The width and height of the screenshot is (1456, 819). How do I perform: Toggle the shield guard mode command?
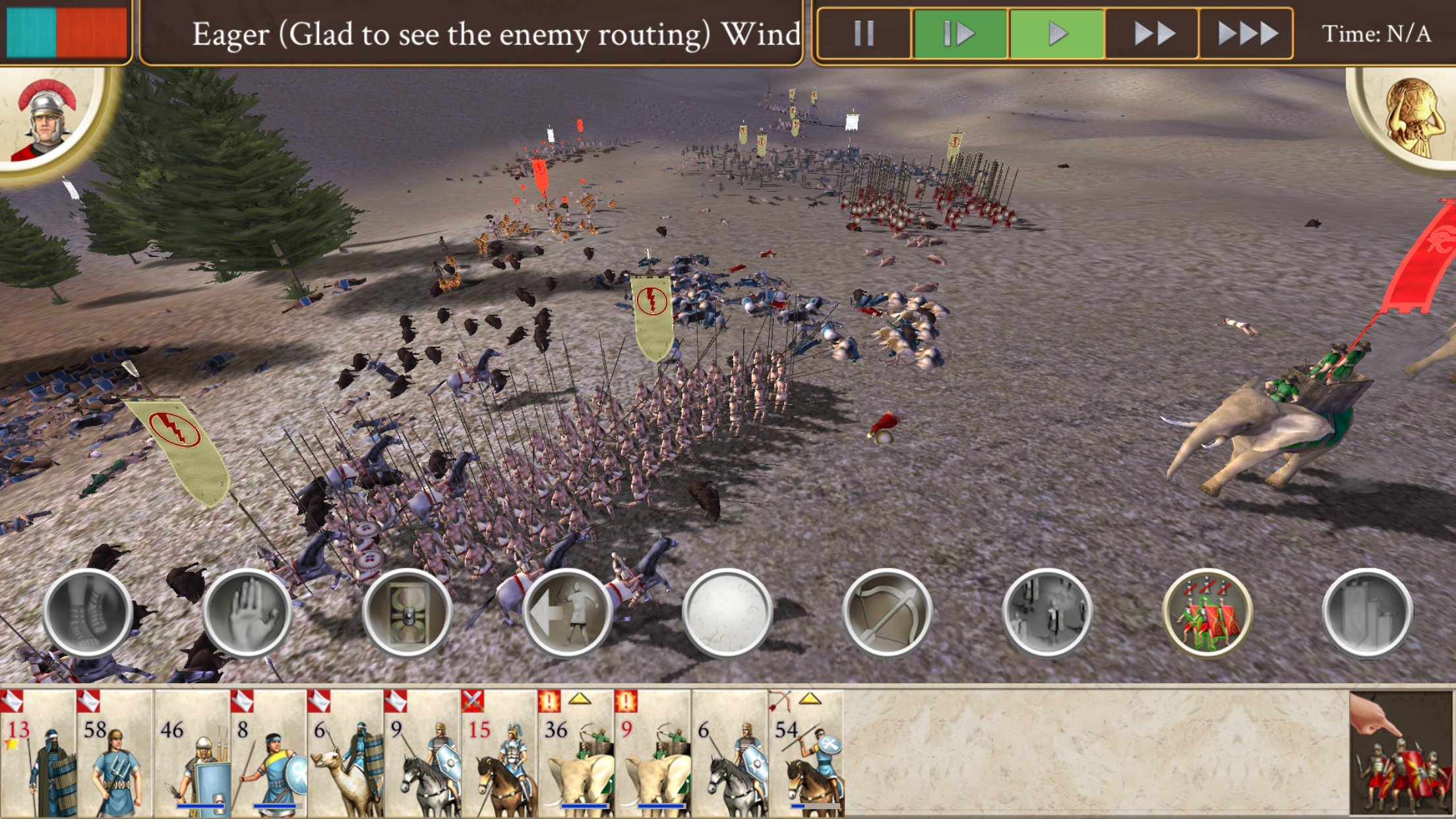point(407,612)
